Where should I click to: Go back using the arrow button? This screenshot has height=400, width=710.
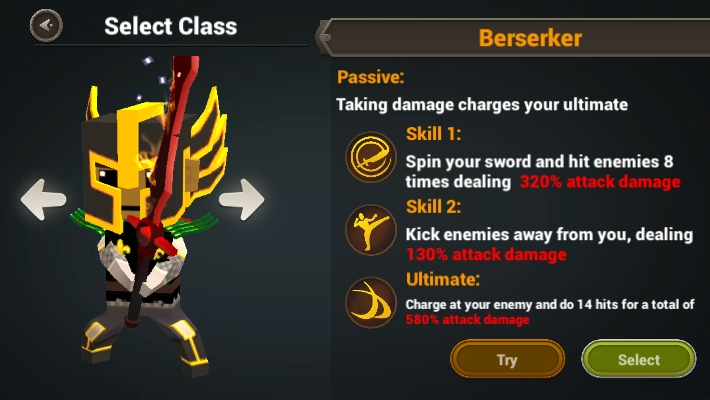click(46, 25)
